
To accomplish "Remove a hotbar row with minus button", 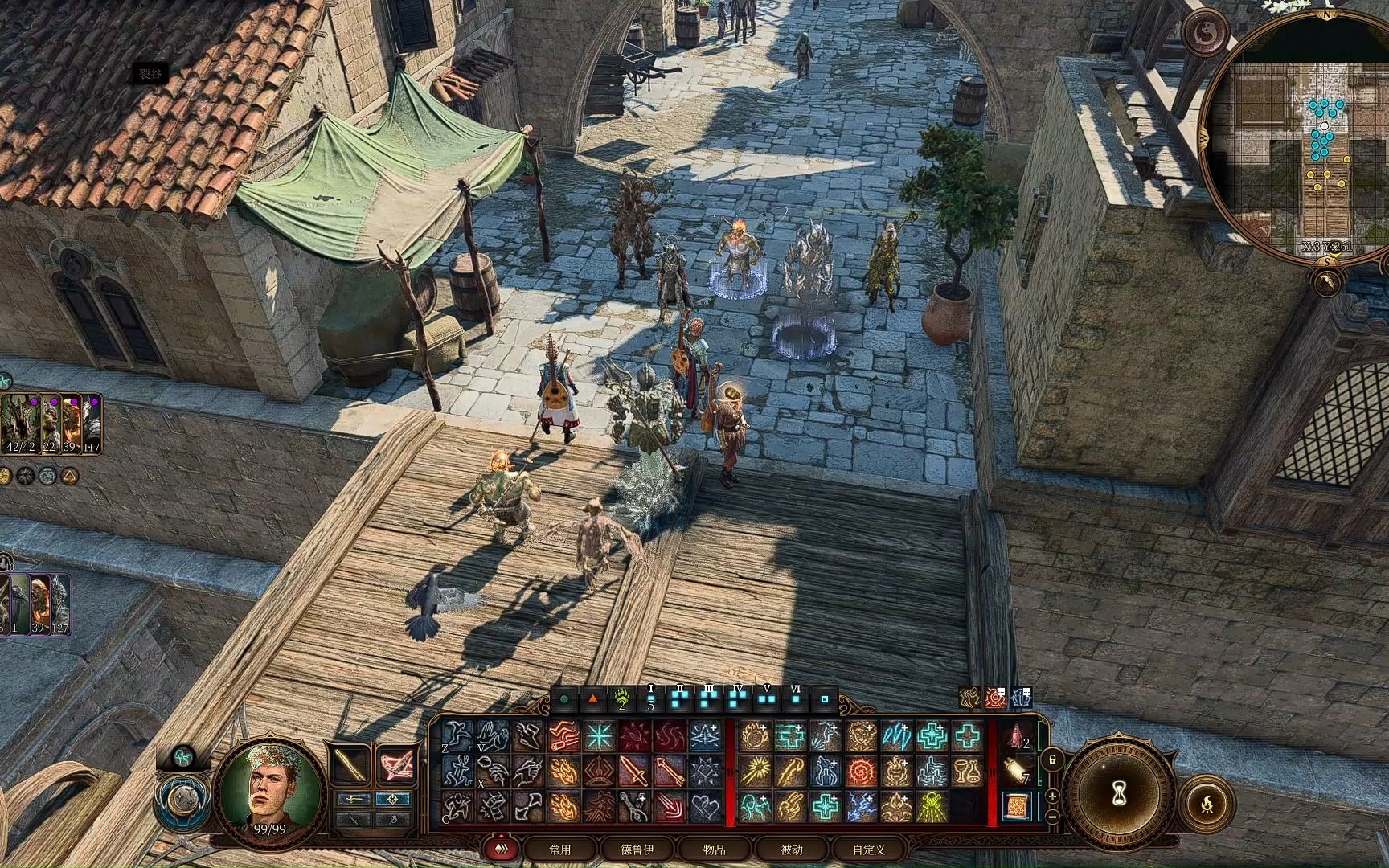I will click(1052, 817).
